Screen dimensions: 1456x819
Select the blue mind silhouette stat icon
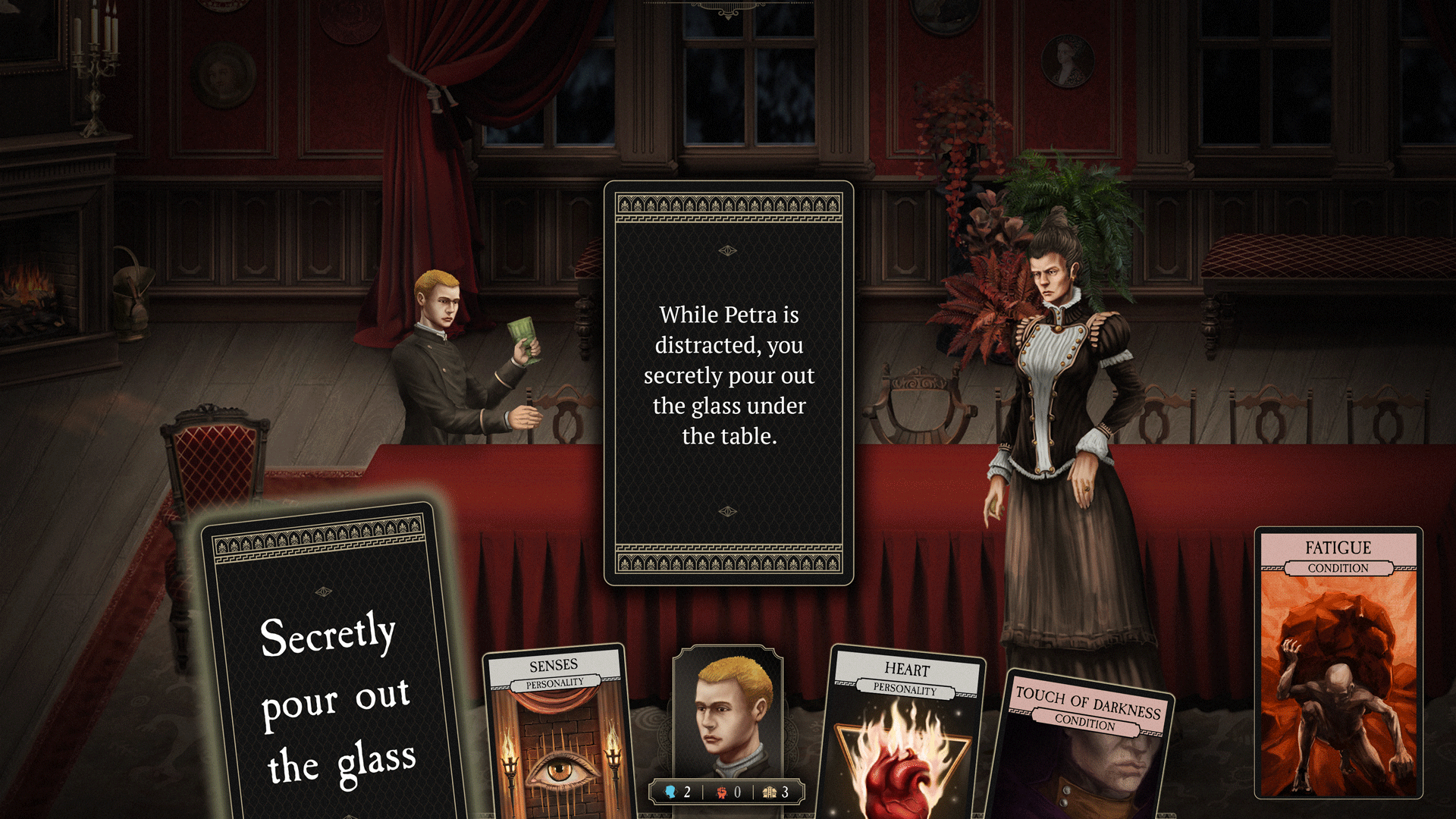click(x=670, y=792)
